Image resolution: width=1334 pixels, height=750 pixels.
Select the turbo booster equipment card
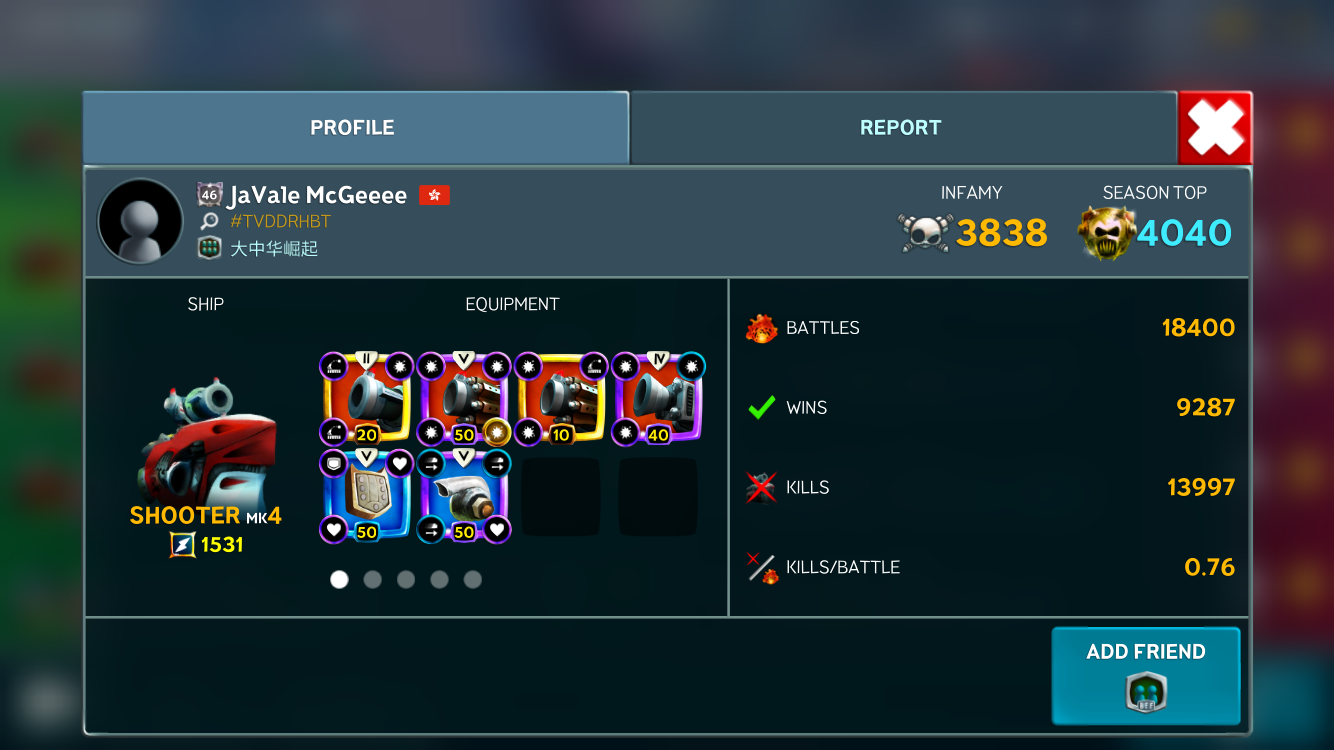[x=464, y=495]
